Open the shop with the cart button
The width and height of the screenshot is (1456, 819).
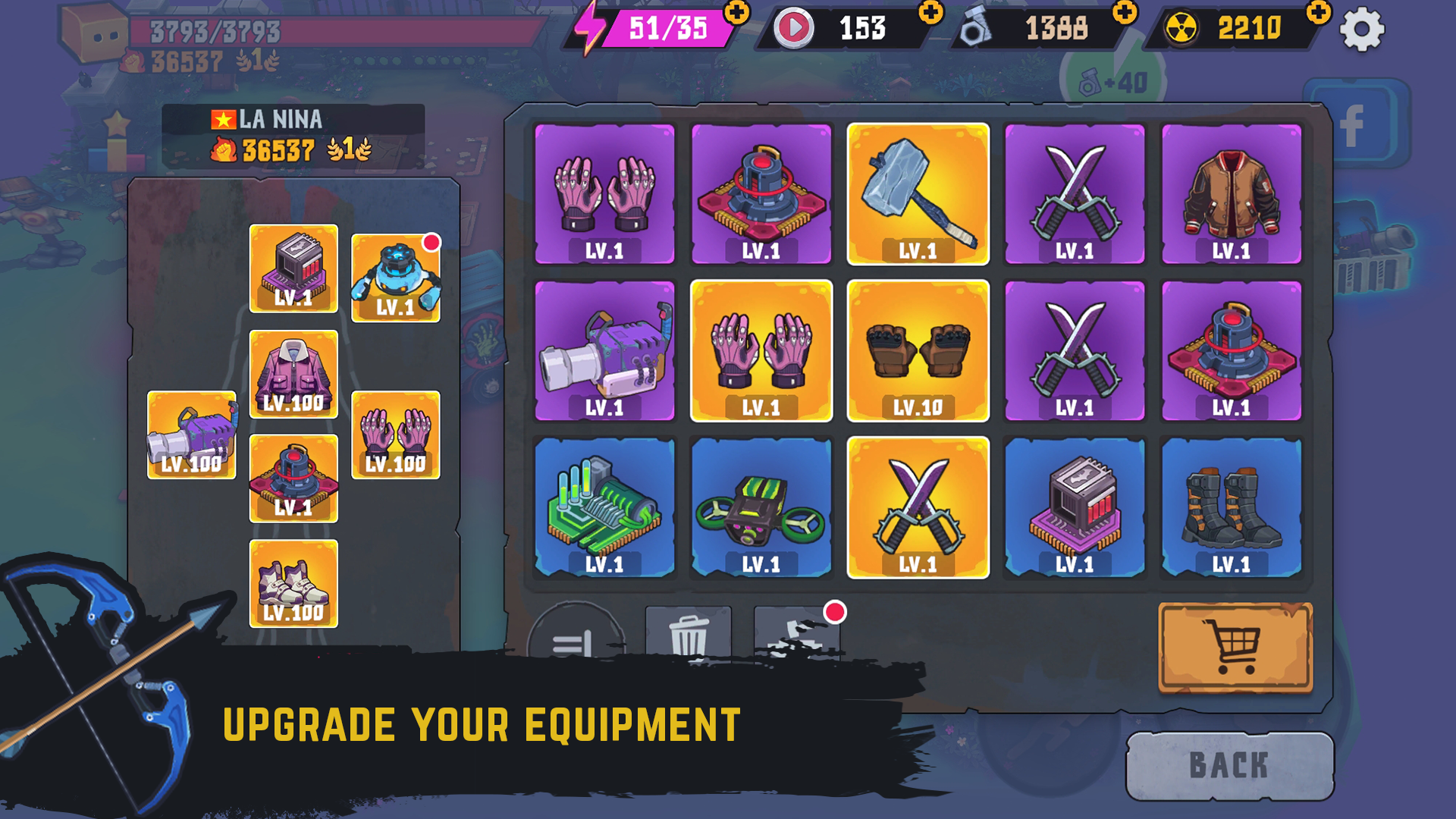point(1235,647)
